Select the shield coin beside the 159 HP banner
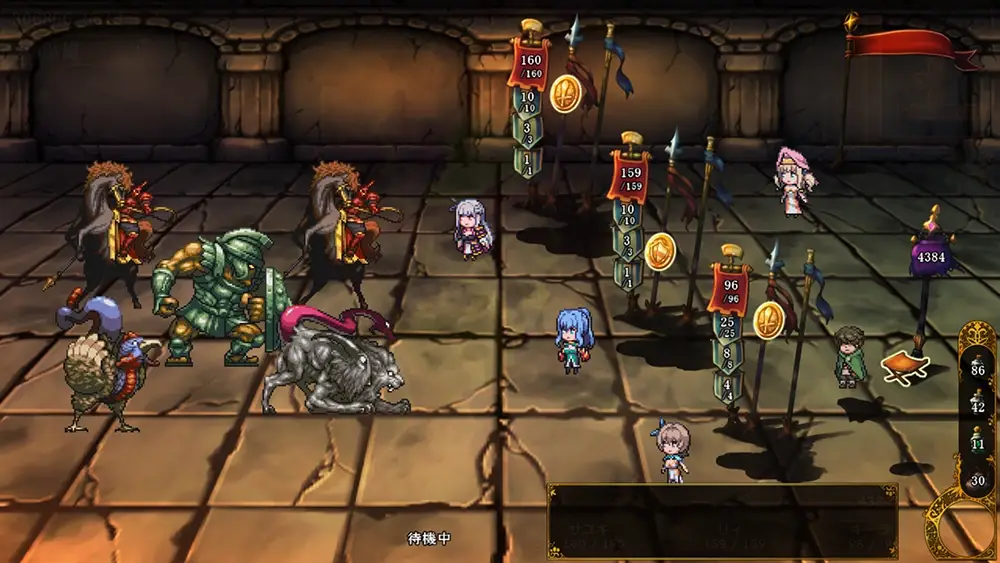 click(660, 251)
